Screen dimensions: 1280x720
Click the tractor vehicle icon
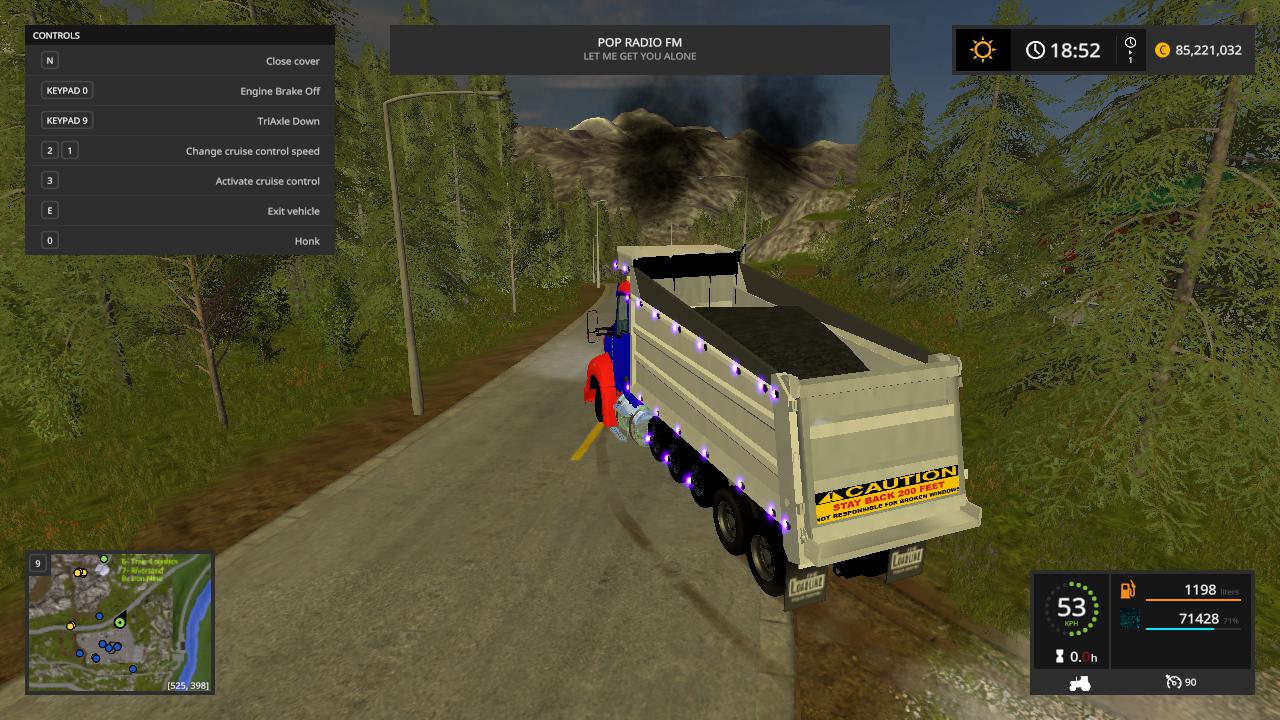point(1080,683)
